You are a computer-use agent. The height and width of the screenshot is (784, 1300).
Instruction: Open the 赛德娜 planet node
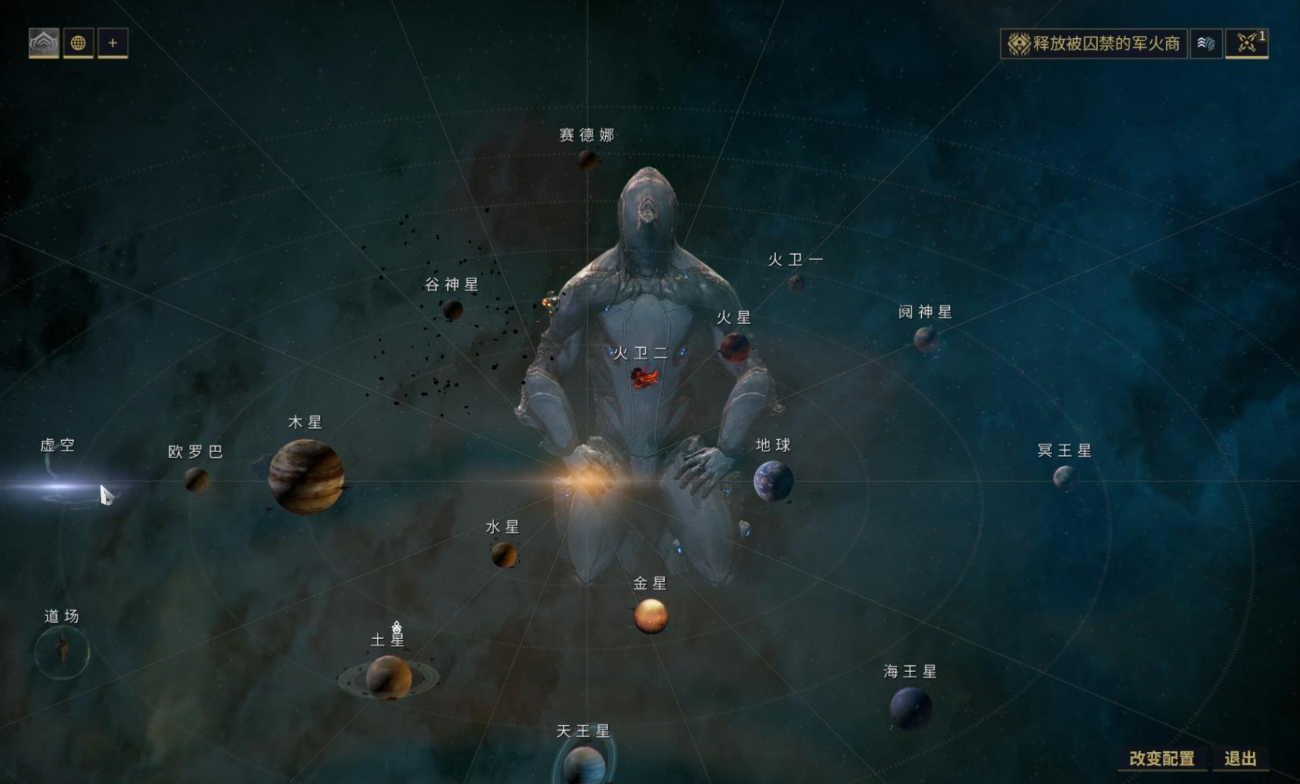click(x=588, y=159)
